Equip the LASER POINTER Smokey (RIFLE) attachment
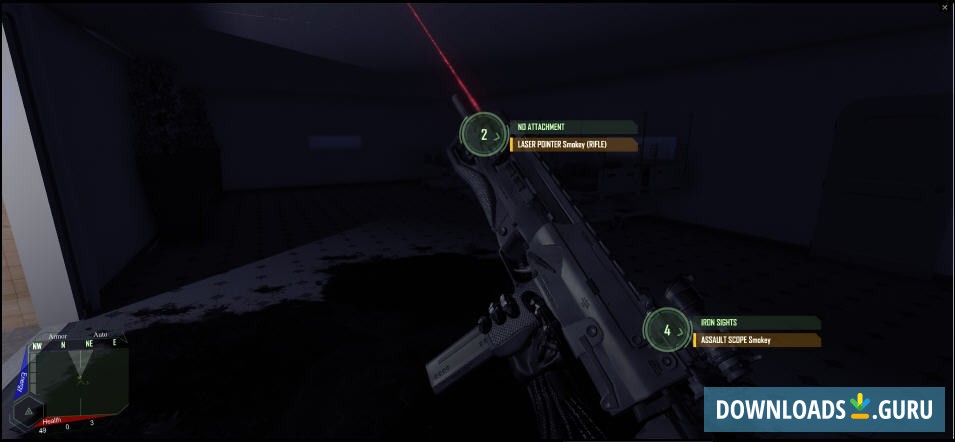This screenshot has height=442, width=955. click(574, 144)
